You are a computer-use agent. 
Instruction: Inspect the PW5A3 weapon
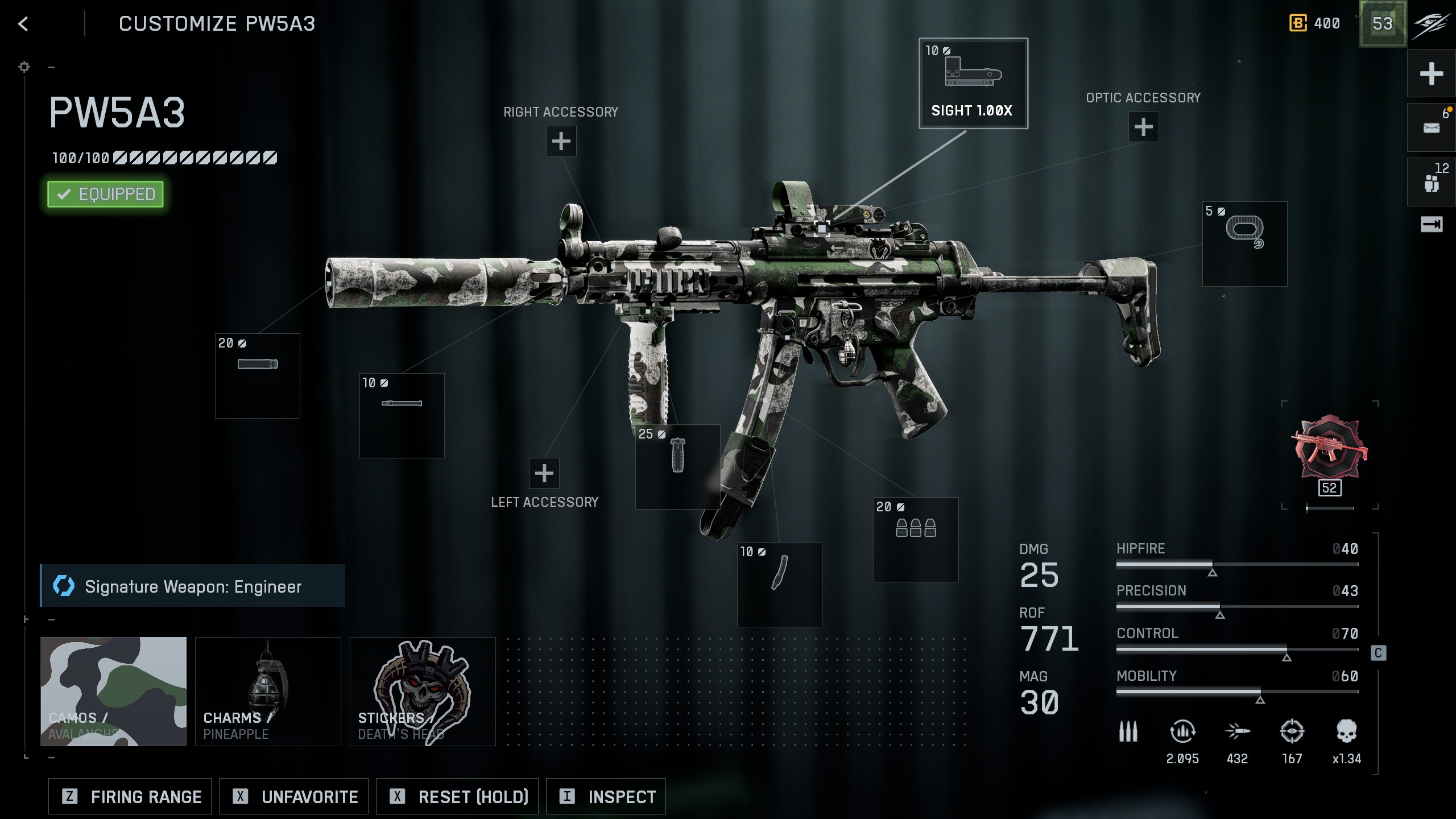tap(606, 797)
